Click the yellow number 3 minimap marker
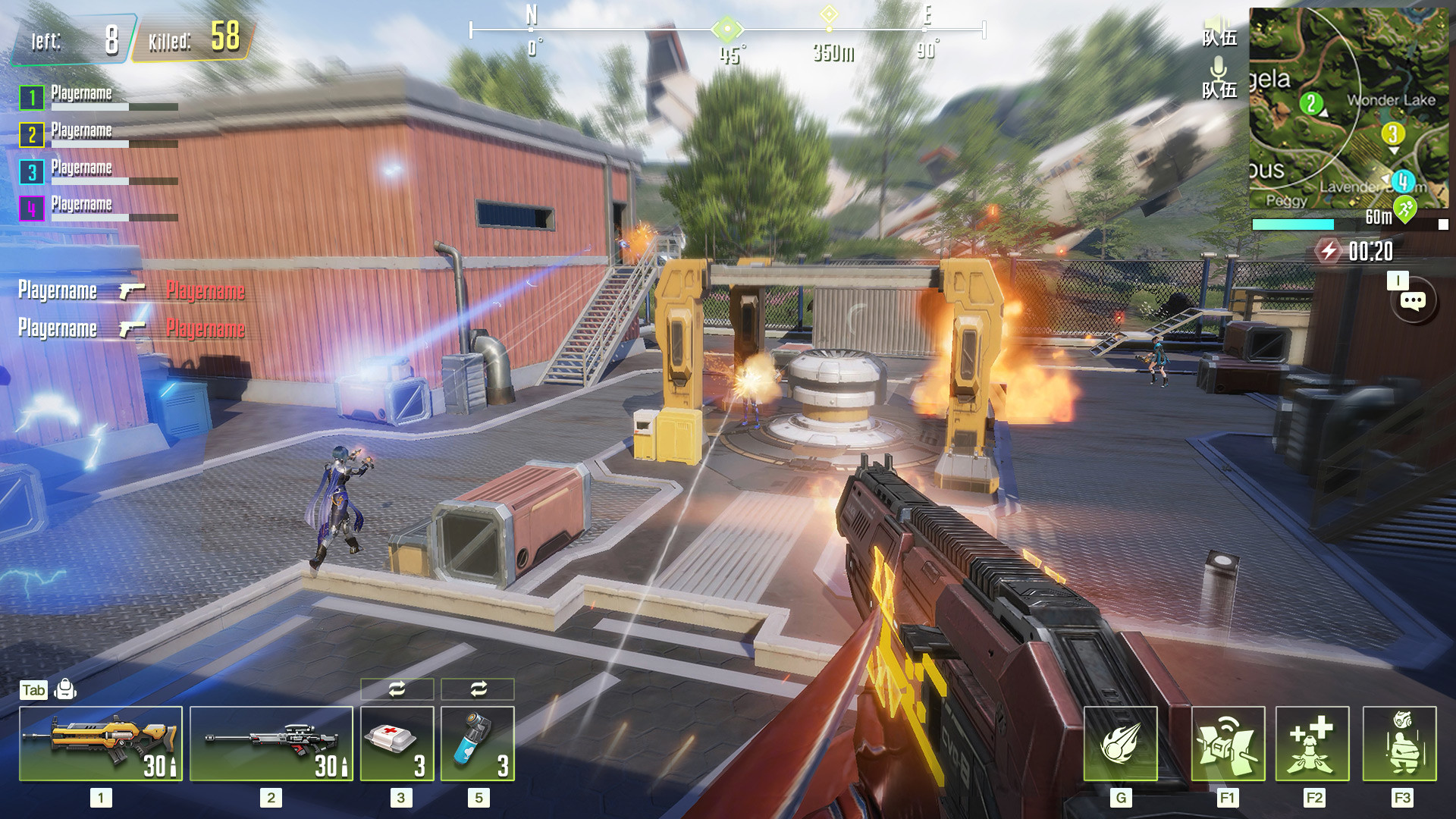 click(1392, 134)
